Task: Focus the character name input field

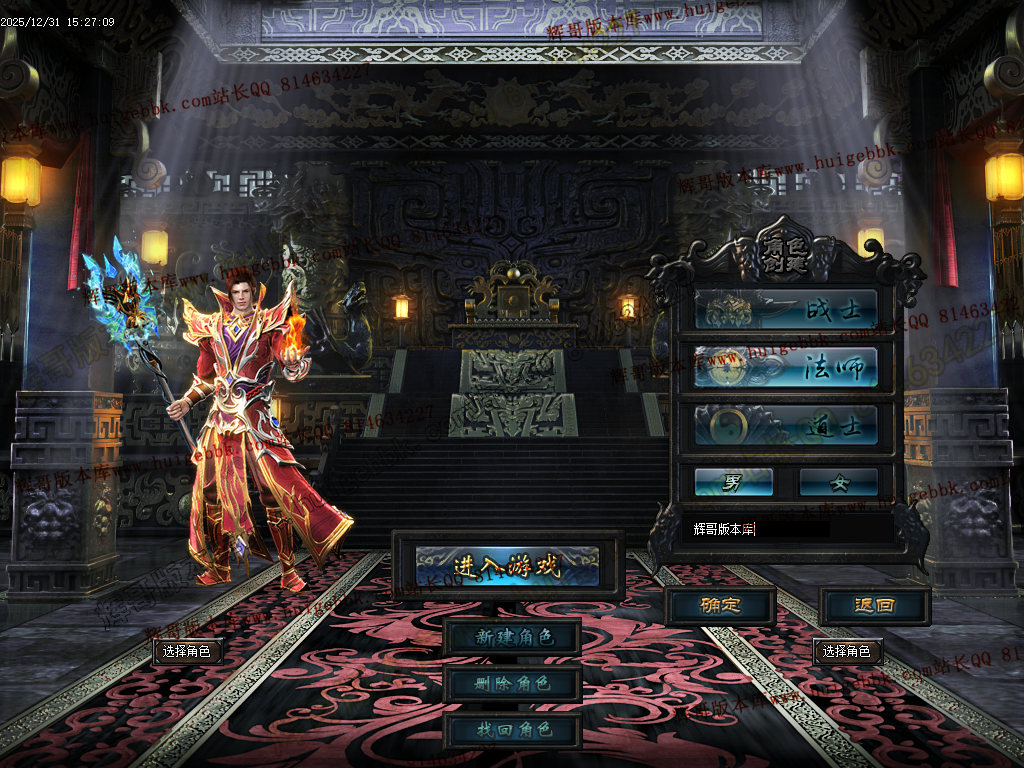Action: point(786,529)
